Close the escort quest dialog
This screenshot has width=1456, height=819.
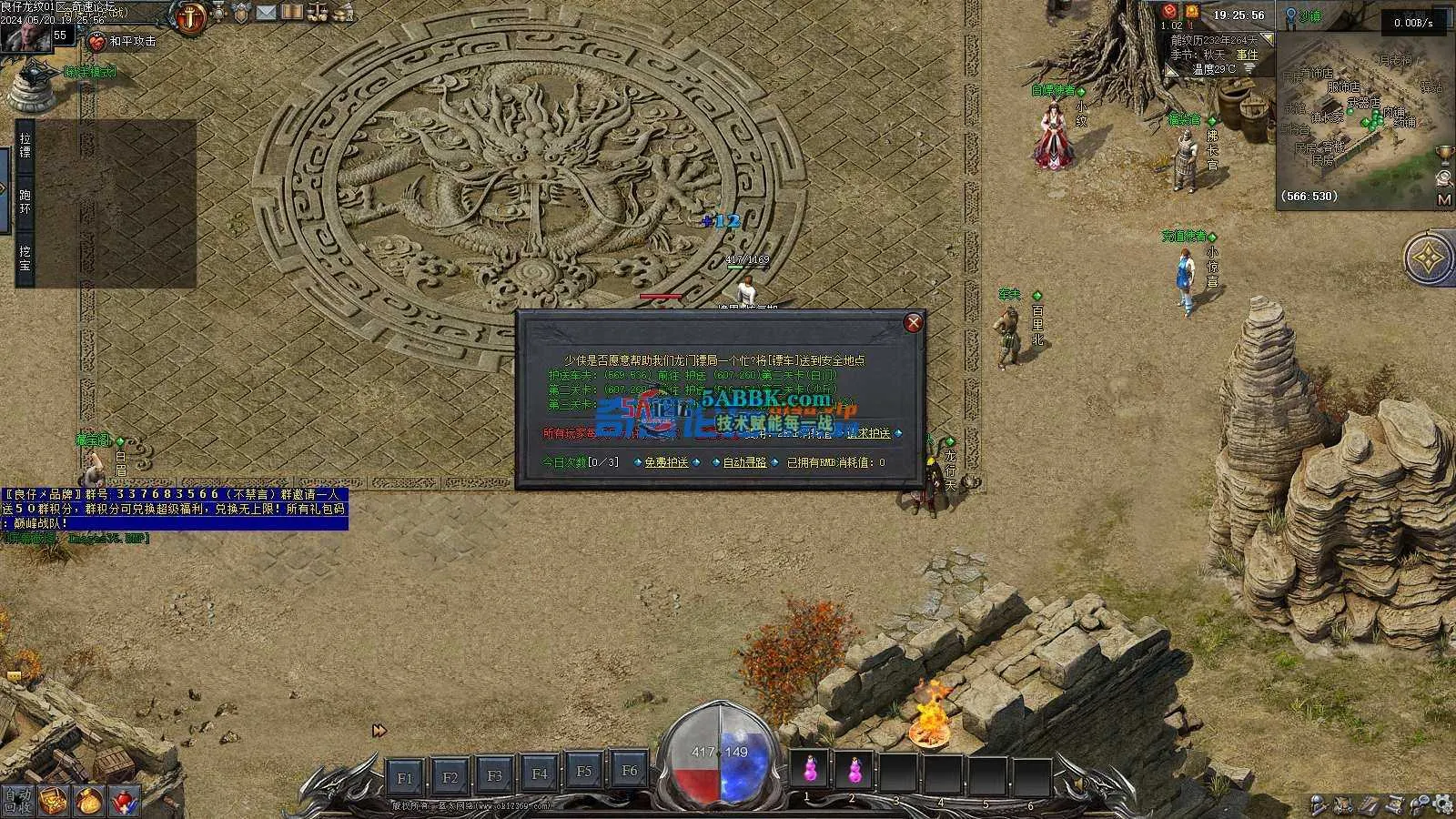pos(913,322)
